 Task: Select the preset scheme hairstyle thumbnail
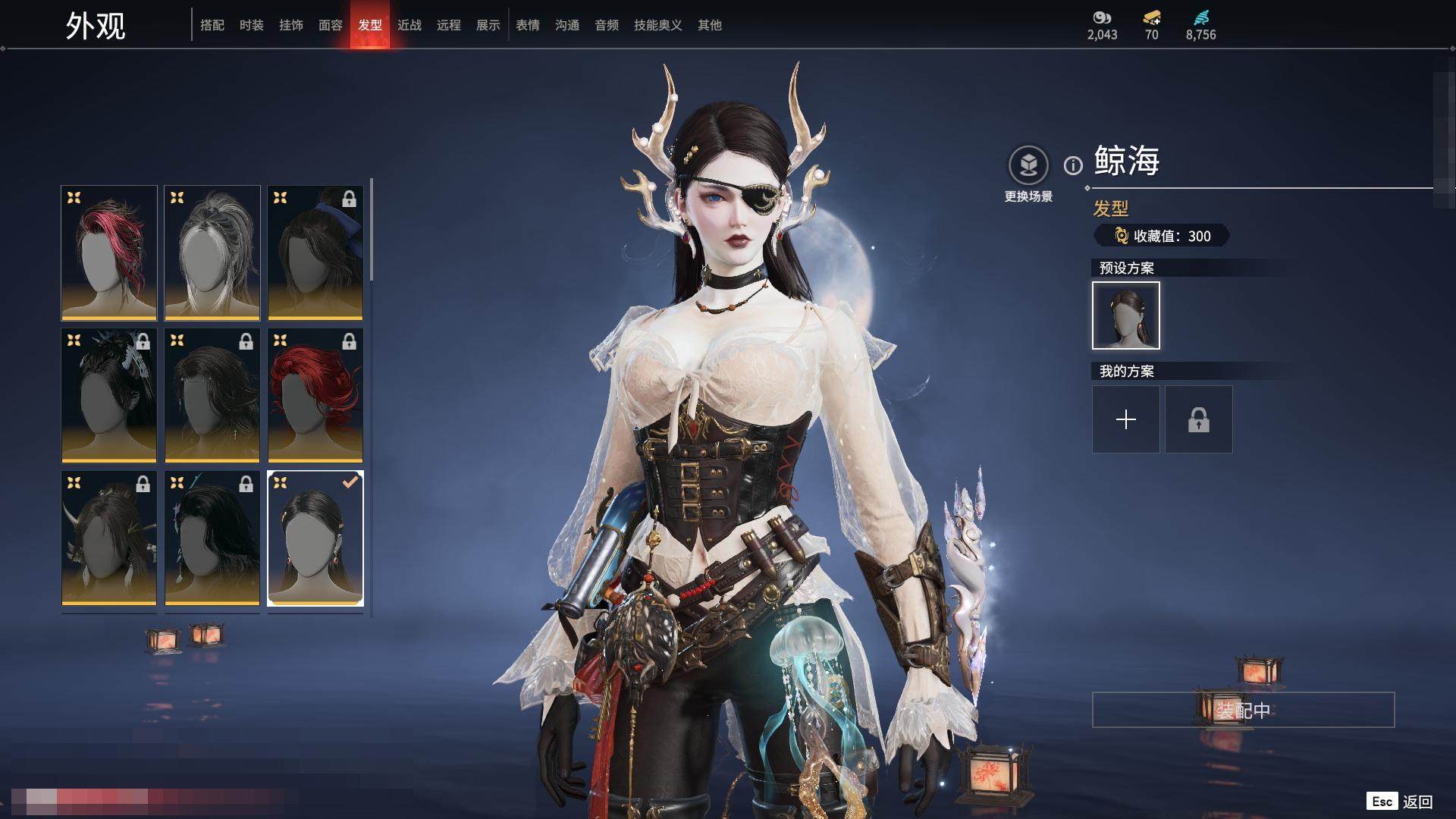click(x=1126, y=315)
